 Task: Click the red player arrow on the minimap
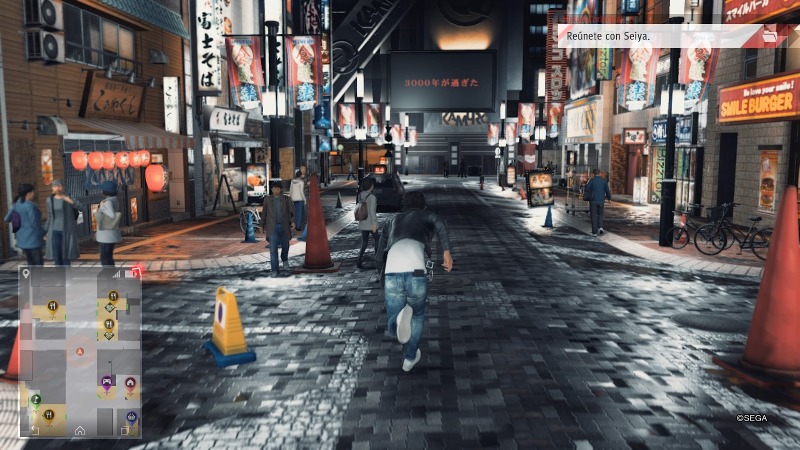click(x=80, y=351)
